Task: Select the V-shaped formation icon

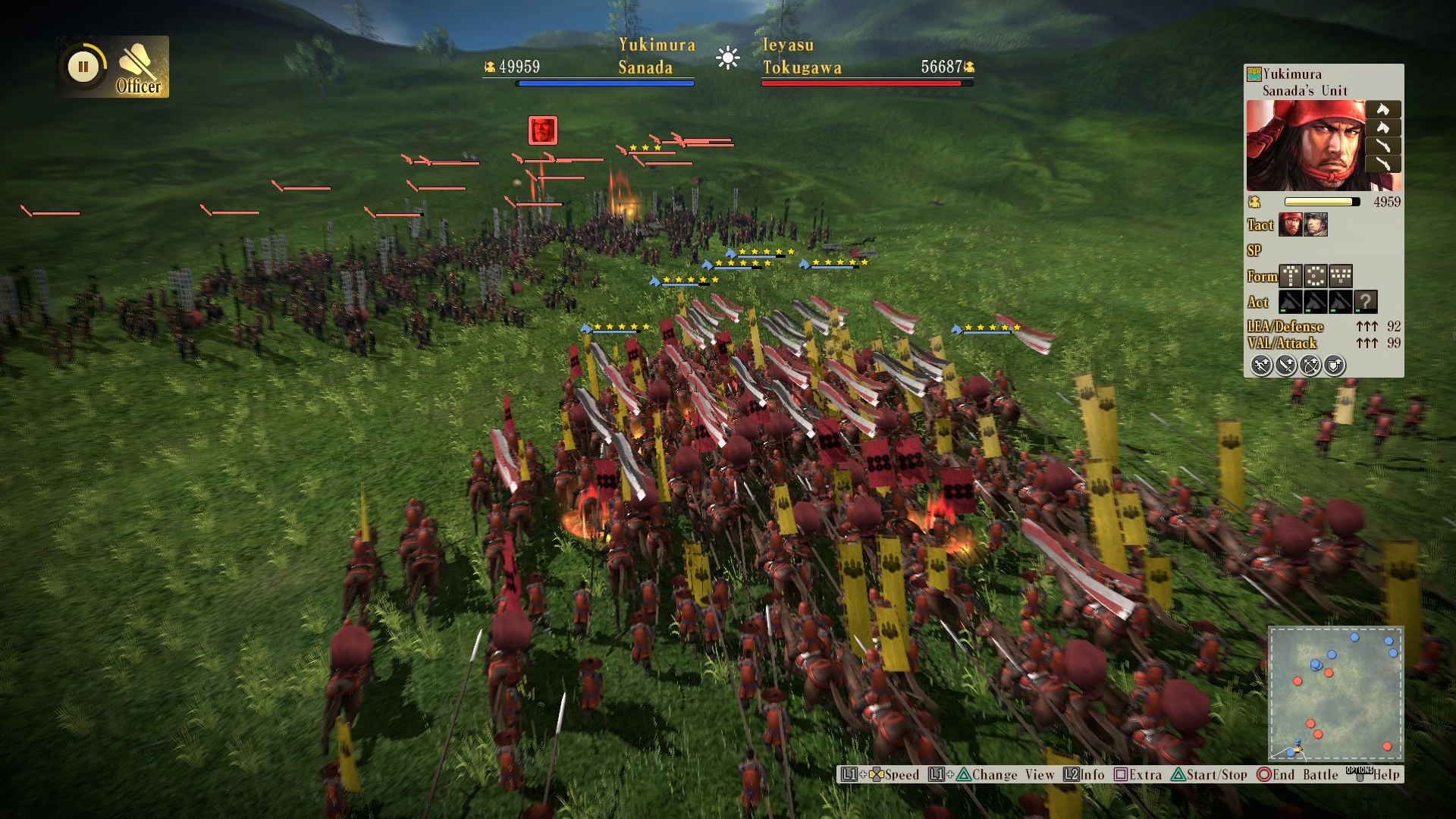Action: [1341, 276]
